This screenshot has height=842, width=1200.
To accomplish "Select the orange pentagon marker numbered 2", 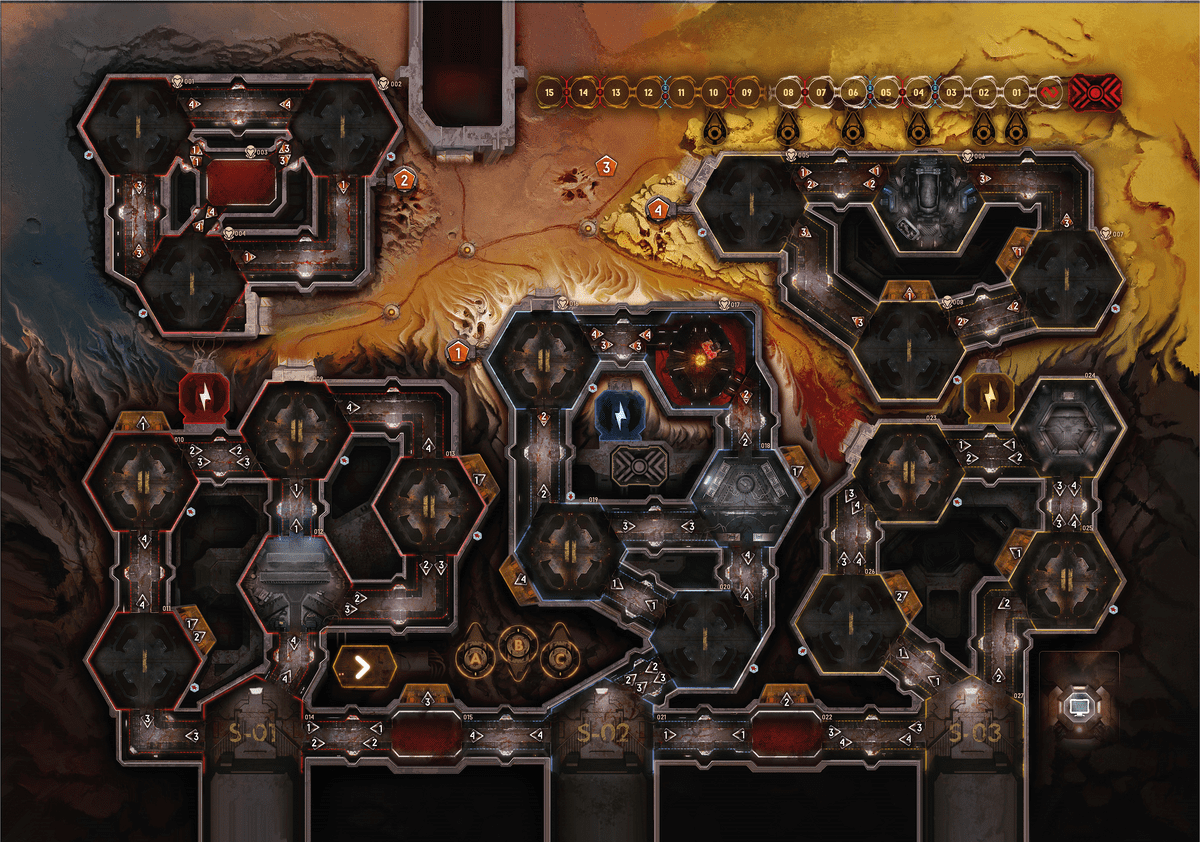I will click(x=404, y=181).
